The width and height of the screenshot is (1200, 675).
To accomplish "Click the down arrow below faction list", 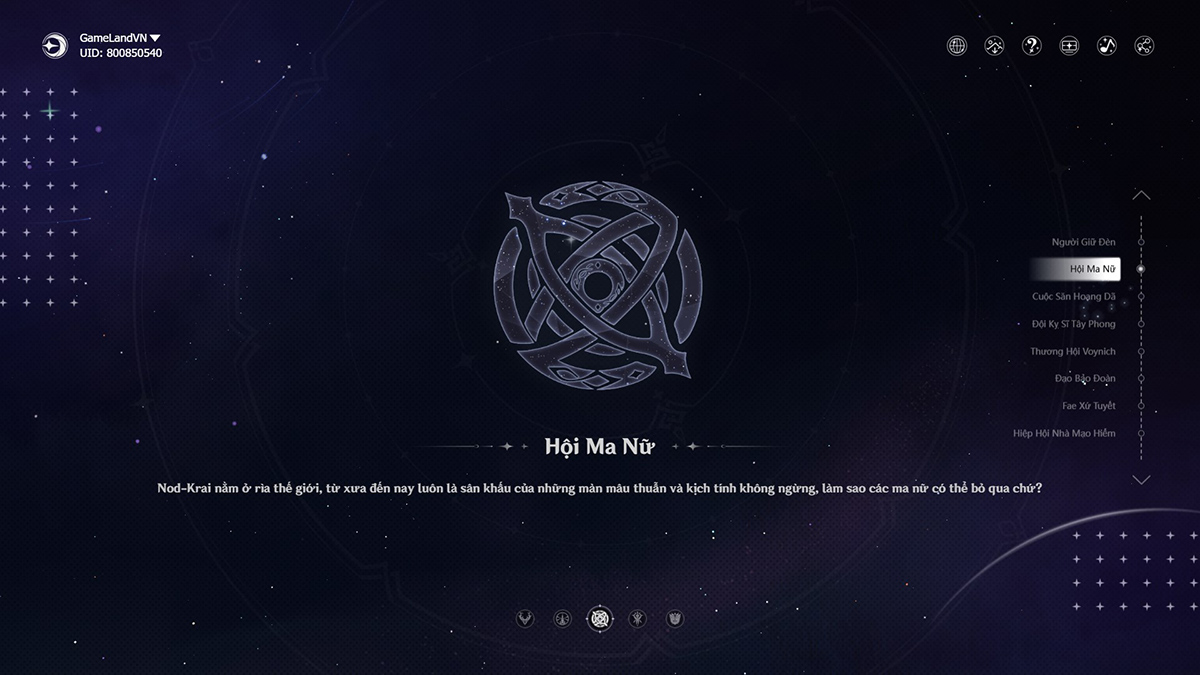I will pyautogui.click(x=1141, y=480).
